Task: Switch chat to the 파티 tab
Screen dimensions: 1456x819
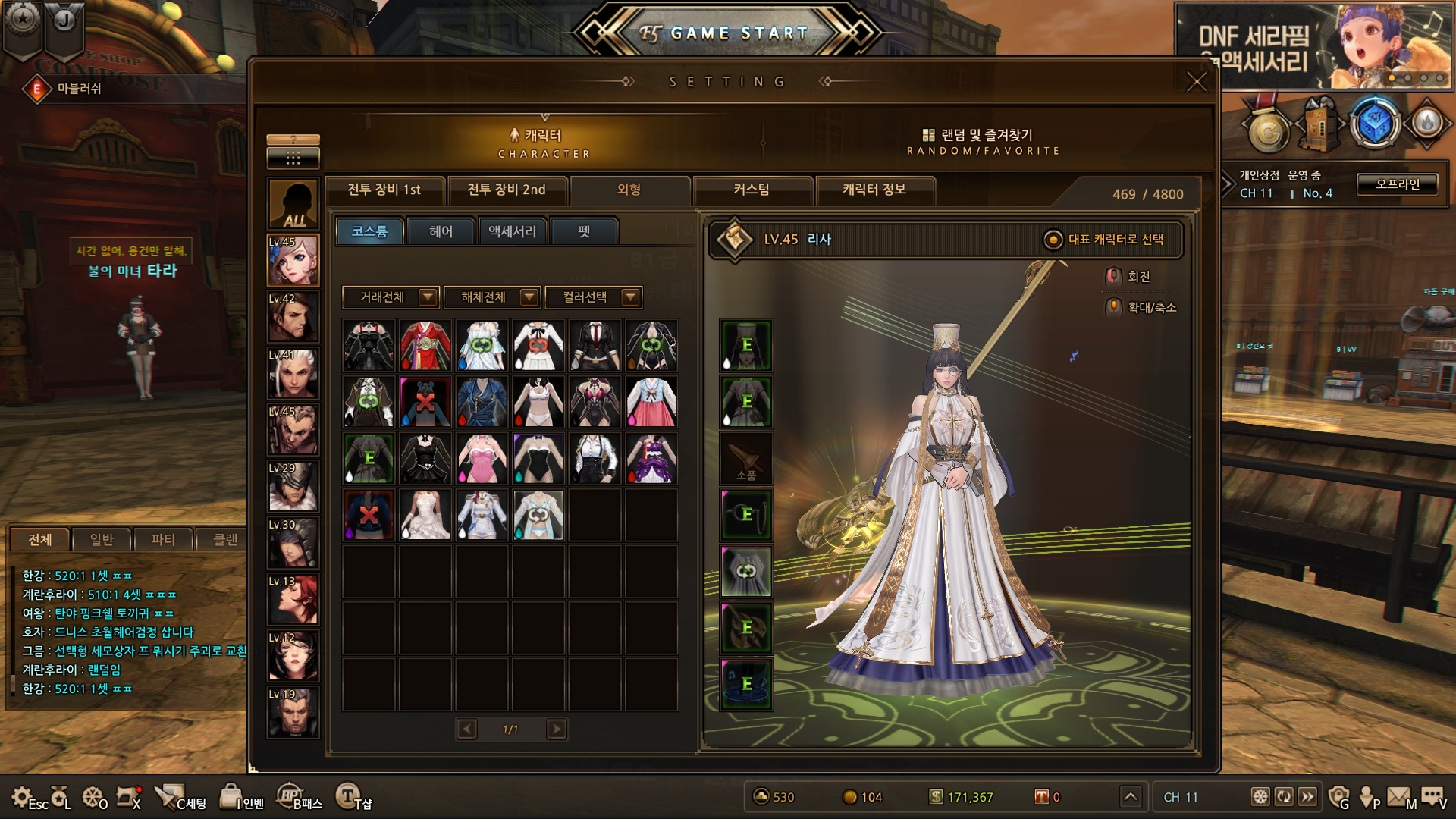Action: (x=163, y=539)
